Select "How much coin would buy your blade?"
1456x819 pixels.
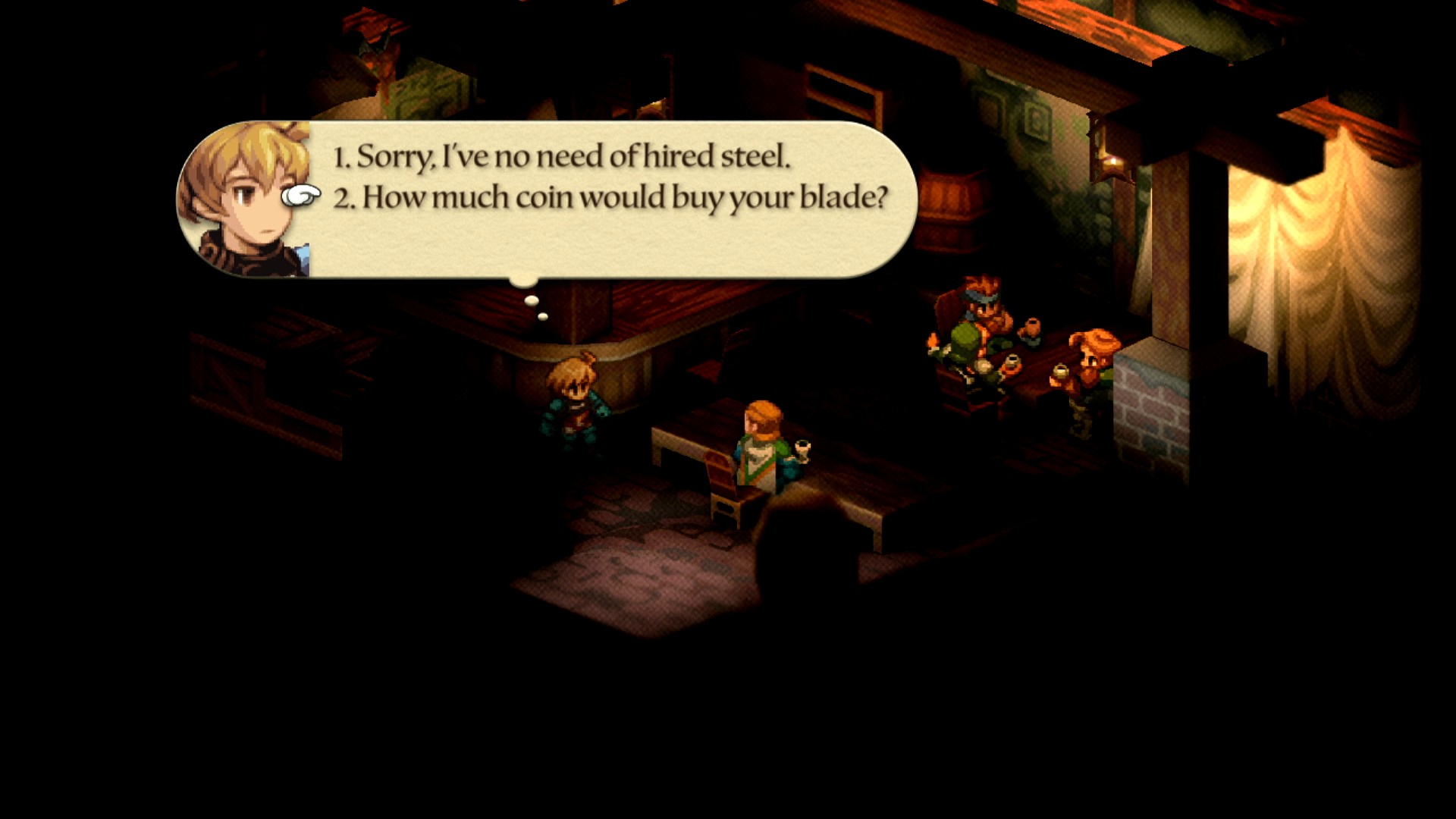(x=610, y=198)
